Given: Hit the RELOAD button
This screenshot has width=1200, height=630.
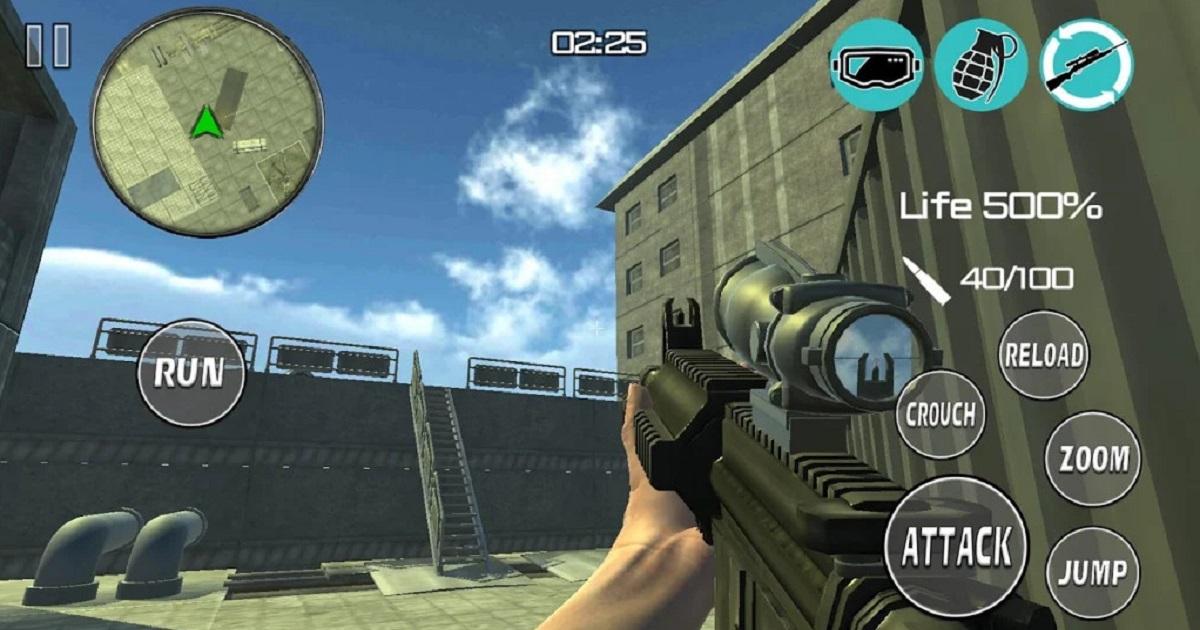Looking at the screenshot, I should point(1044,355).
